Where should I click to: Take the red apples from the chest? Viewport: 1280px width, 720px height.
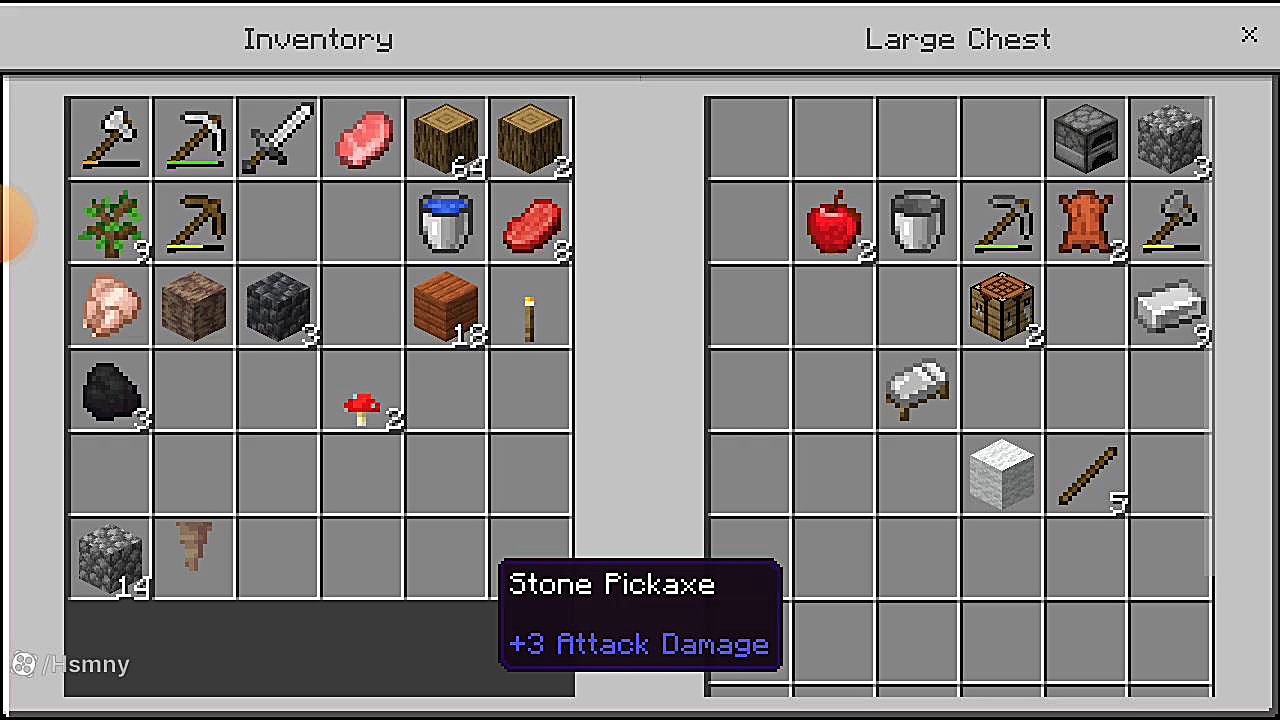833,222
